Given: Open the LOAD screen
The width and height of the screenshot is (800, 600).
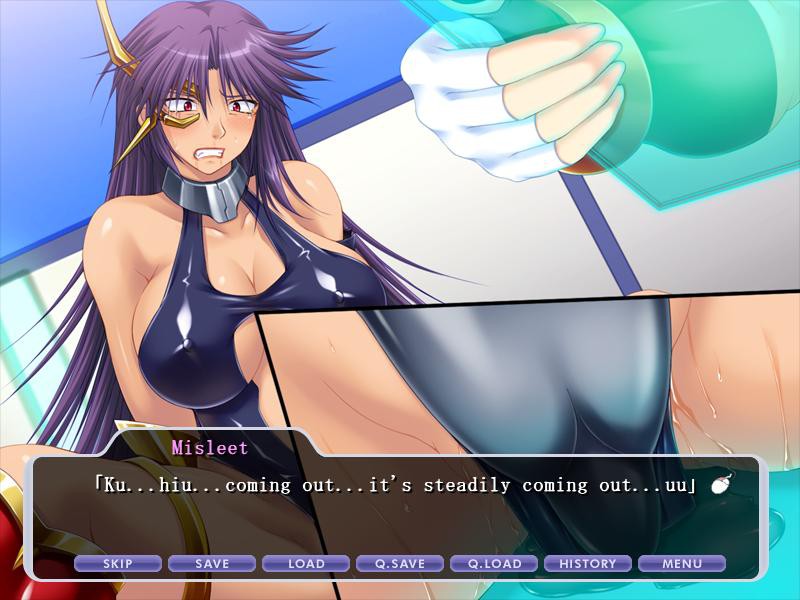Looking at the screenshot, I should (x=306, y=564).
